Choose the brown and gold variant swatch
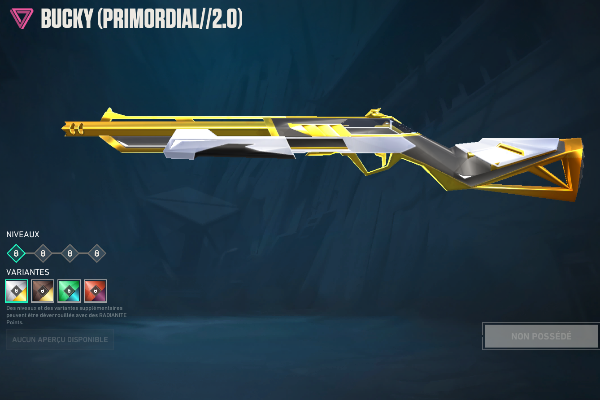Viewport: 600px width, 400px height. coord(42,291)
